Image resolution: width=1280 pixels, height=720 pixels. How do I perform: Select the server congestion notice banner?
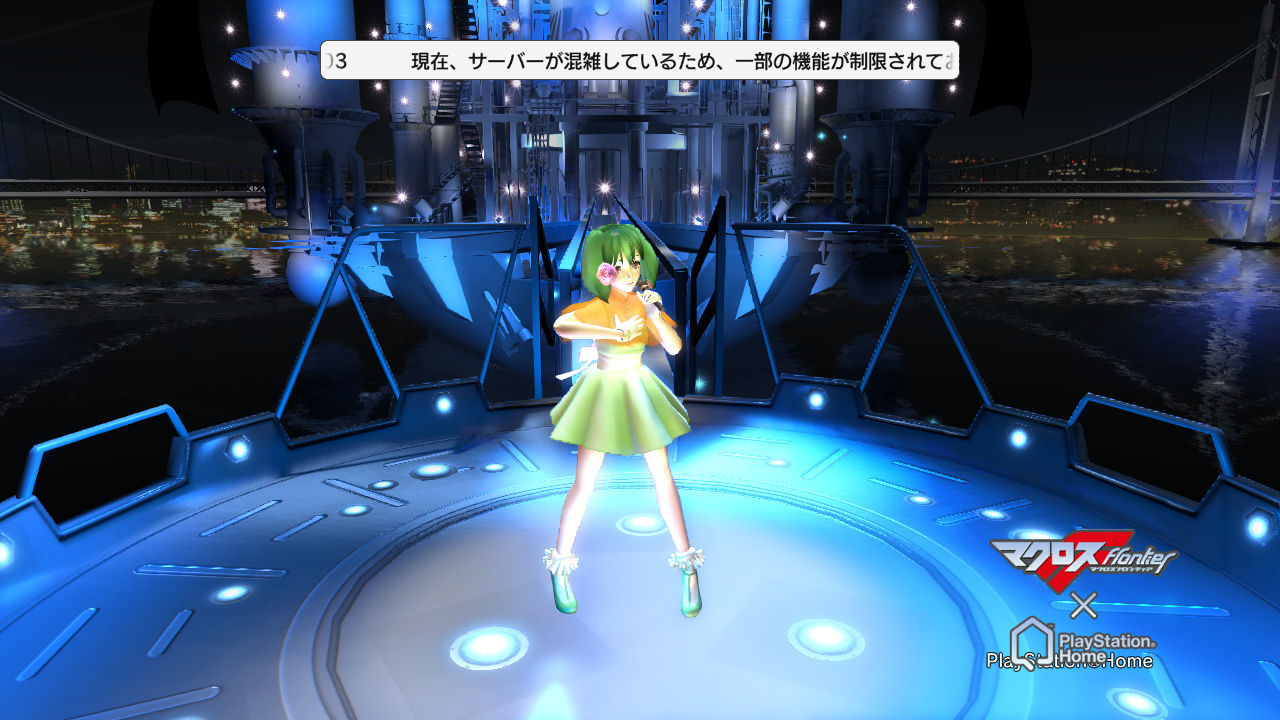[x=639, y=61]
